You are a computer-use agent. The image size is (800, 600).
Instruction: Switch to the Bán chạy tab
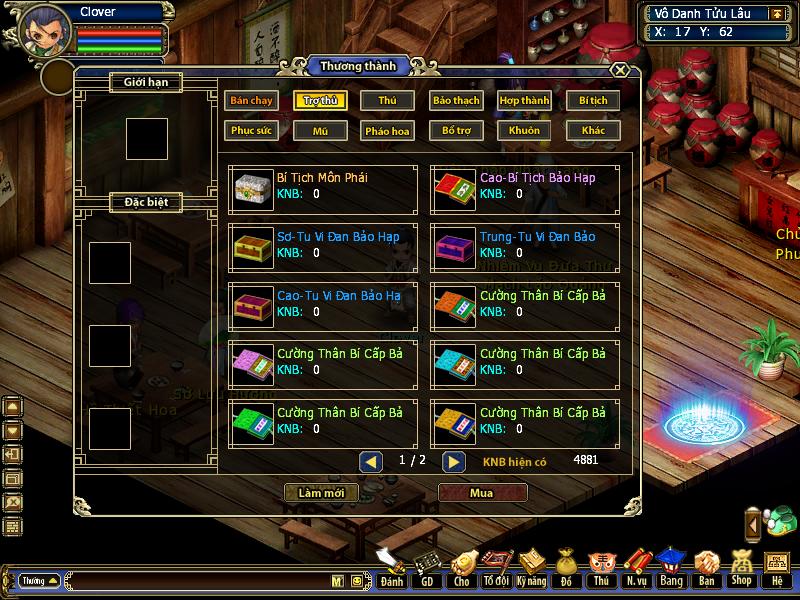click(252, 101)
